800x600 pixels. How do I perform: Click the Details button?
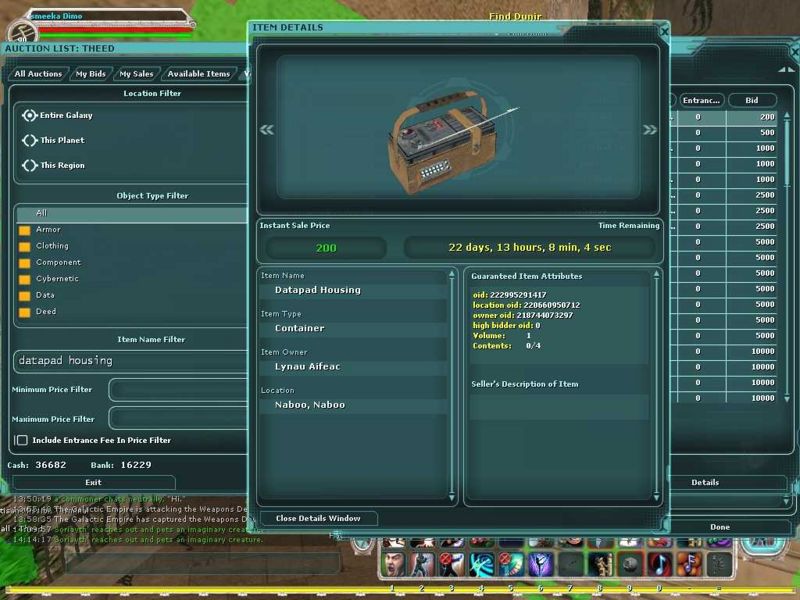pyautogui.click(x=705, y=482)
